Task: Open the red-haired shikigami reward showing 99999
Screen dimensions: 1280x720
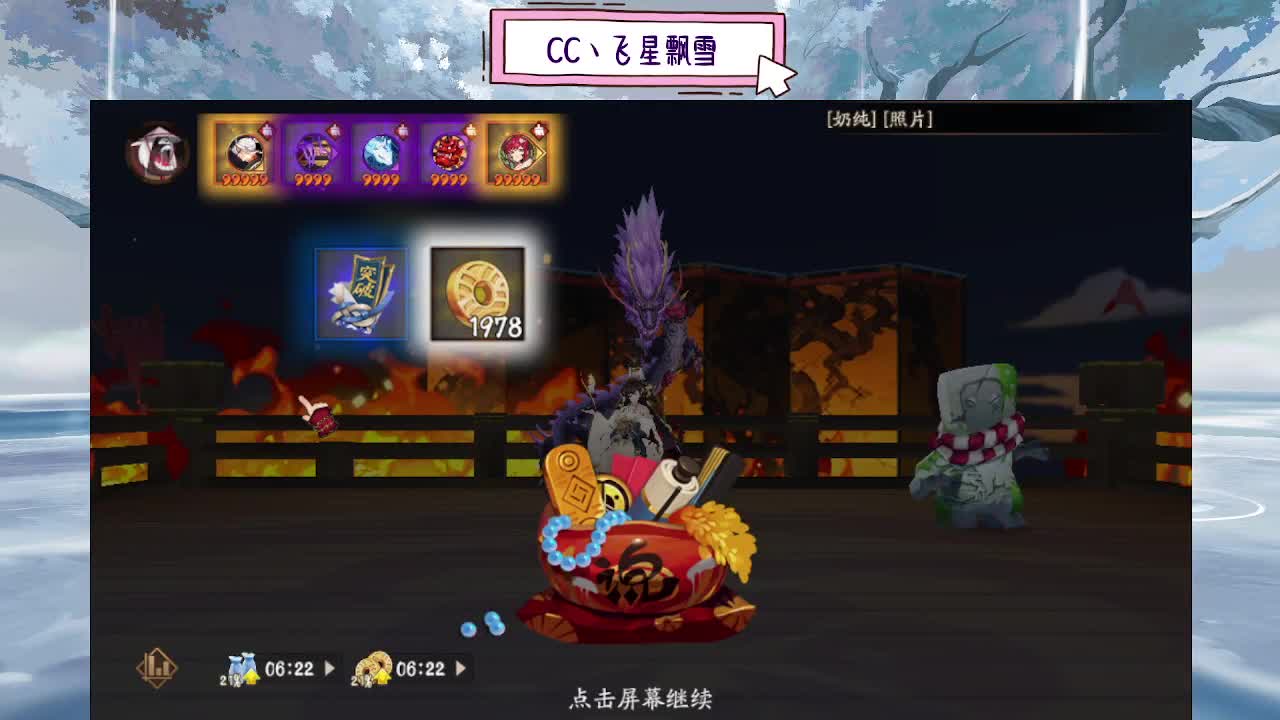Action: (516, 154)
